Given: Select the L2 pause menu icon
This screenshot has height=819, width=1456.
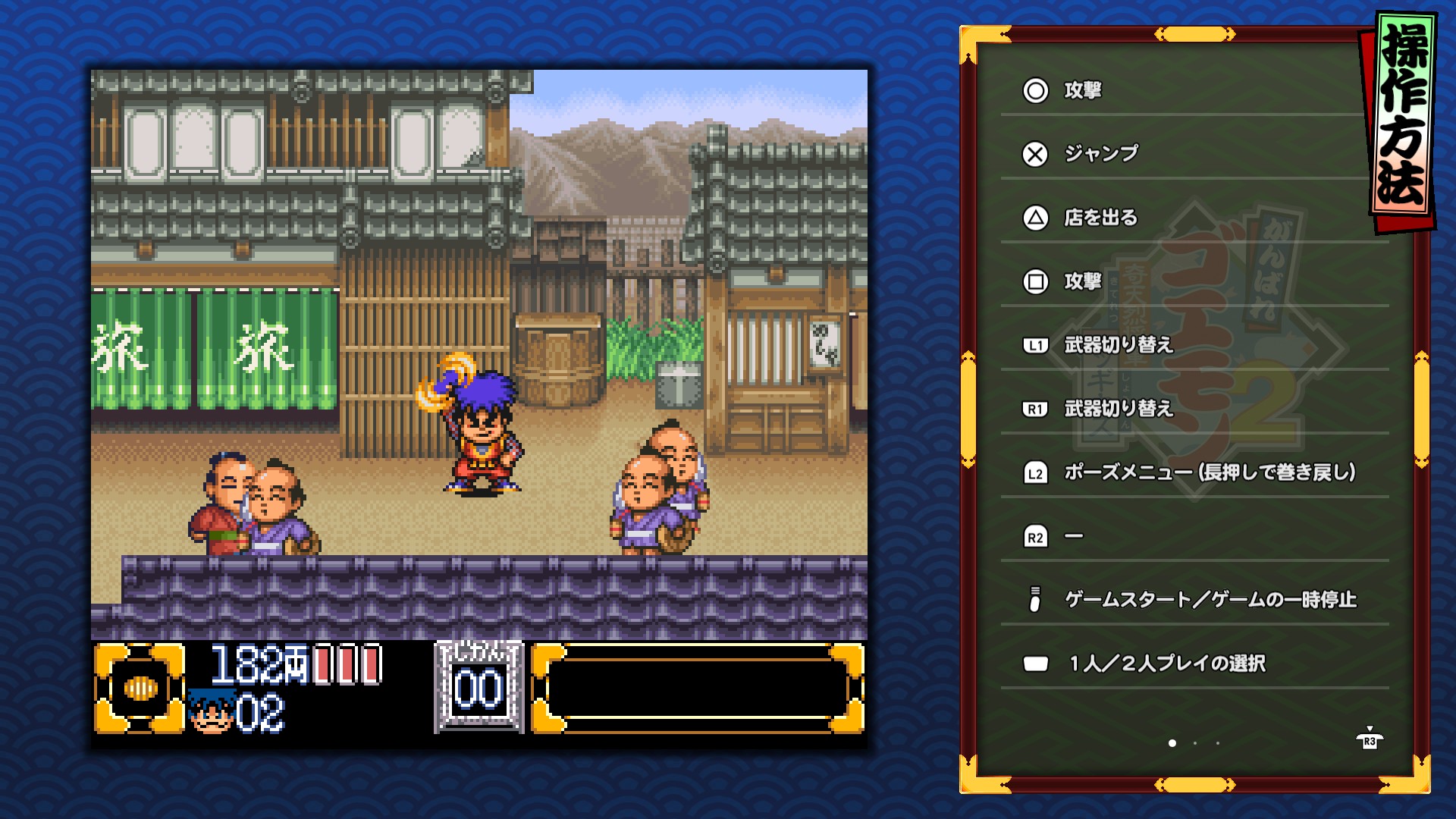Looking at the screenshot, I should (x=1036, y=471).
